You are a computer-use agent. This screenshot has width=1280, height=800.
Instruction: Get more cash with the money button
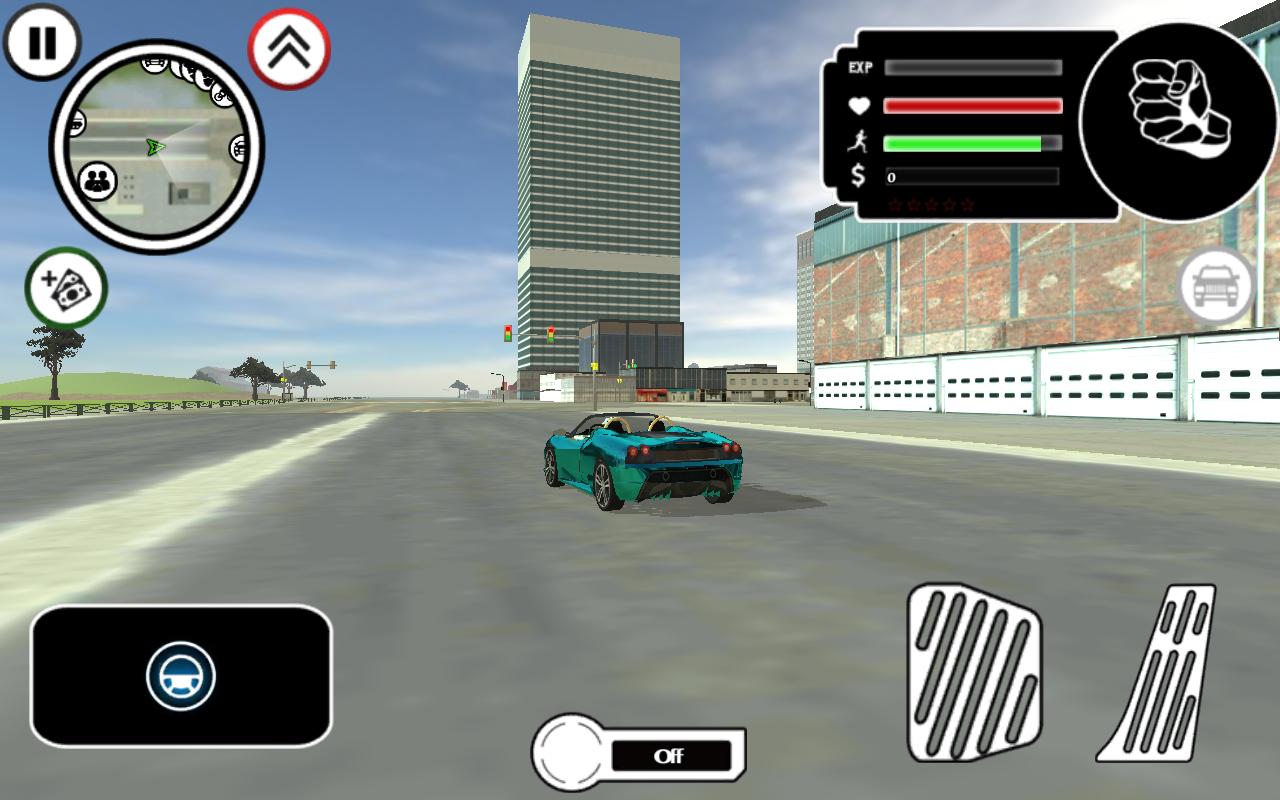click(66, 288)
